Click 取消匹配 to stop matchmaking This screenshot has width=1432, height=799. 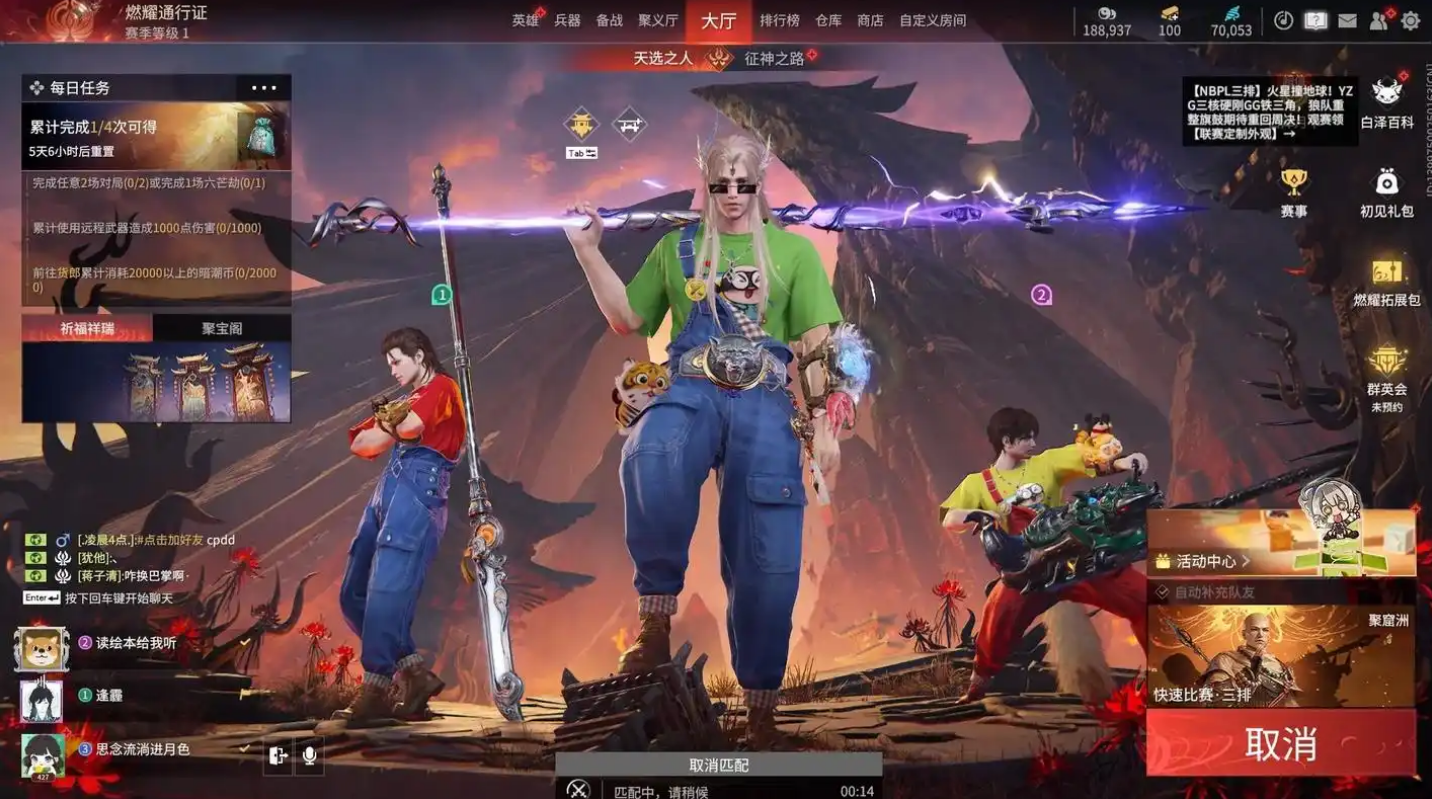pyautogui.click(x=719, y=765)
